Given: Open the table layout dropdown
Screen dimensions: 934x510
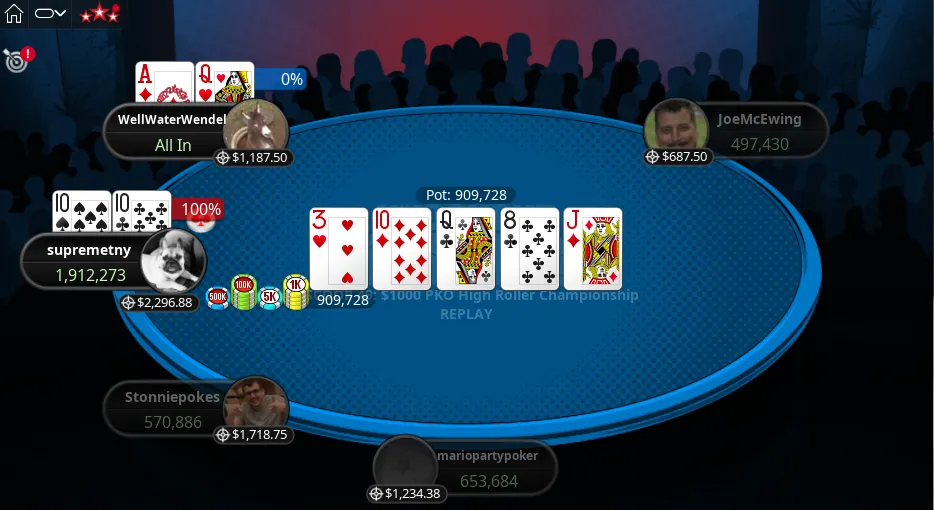Looking at the screenshot, I should point(50,14).
